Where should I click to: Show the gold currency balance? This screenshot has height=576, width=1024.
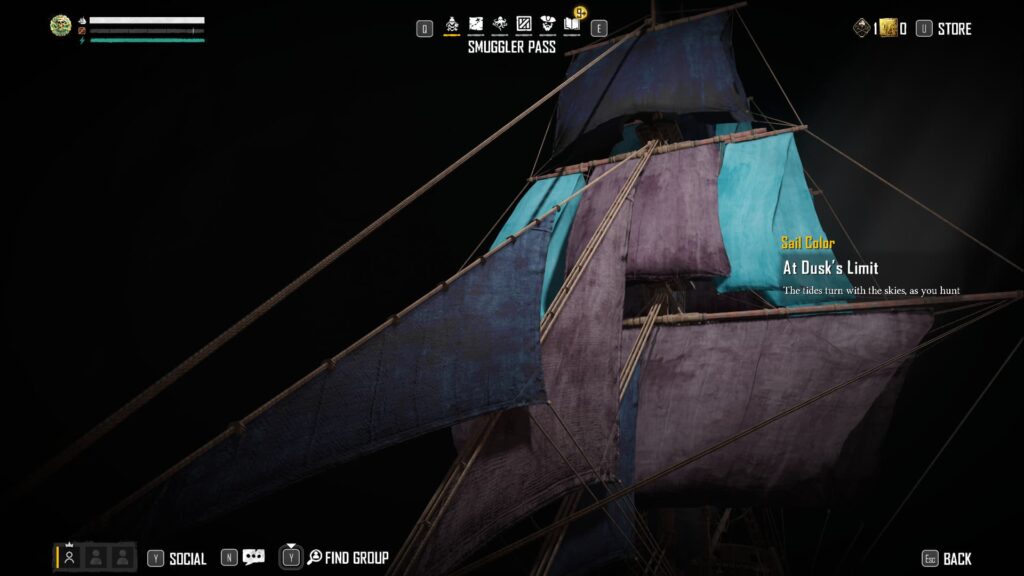pos(888,29)
